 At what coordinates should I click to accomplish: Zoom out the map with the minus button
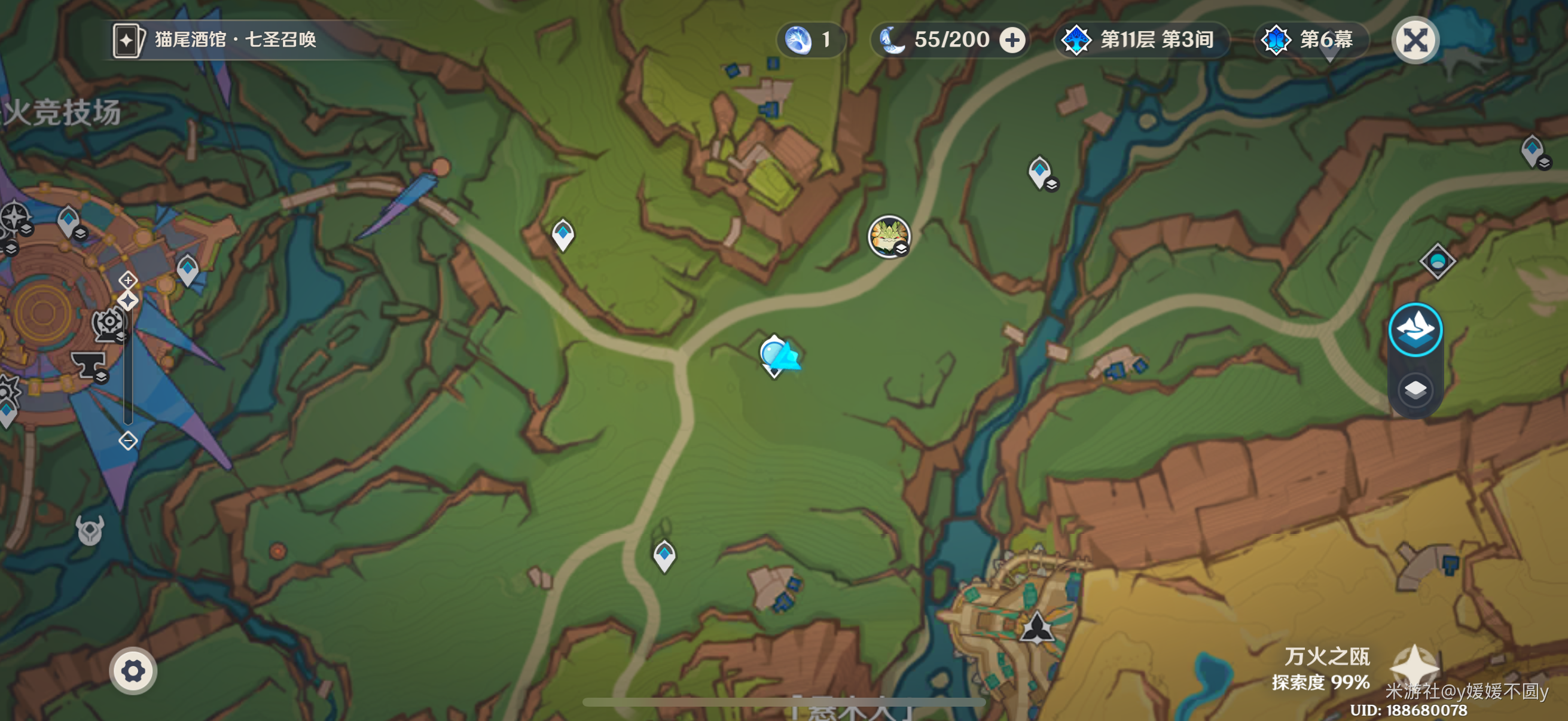click(128, 440)
